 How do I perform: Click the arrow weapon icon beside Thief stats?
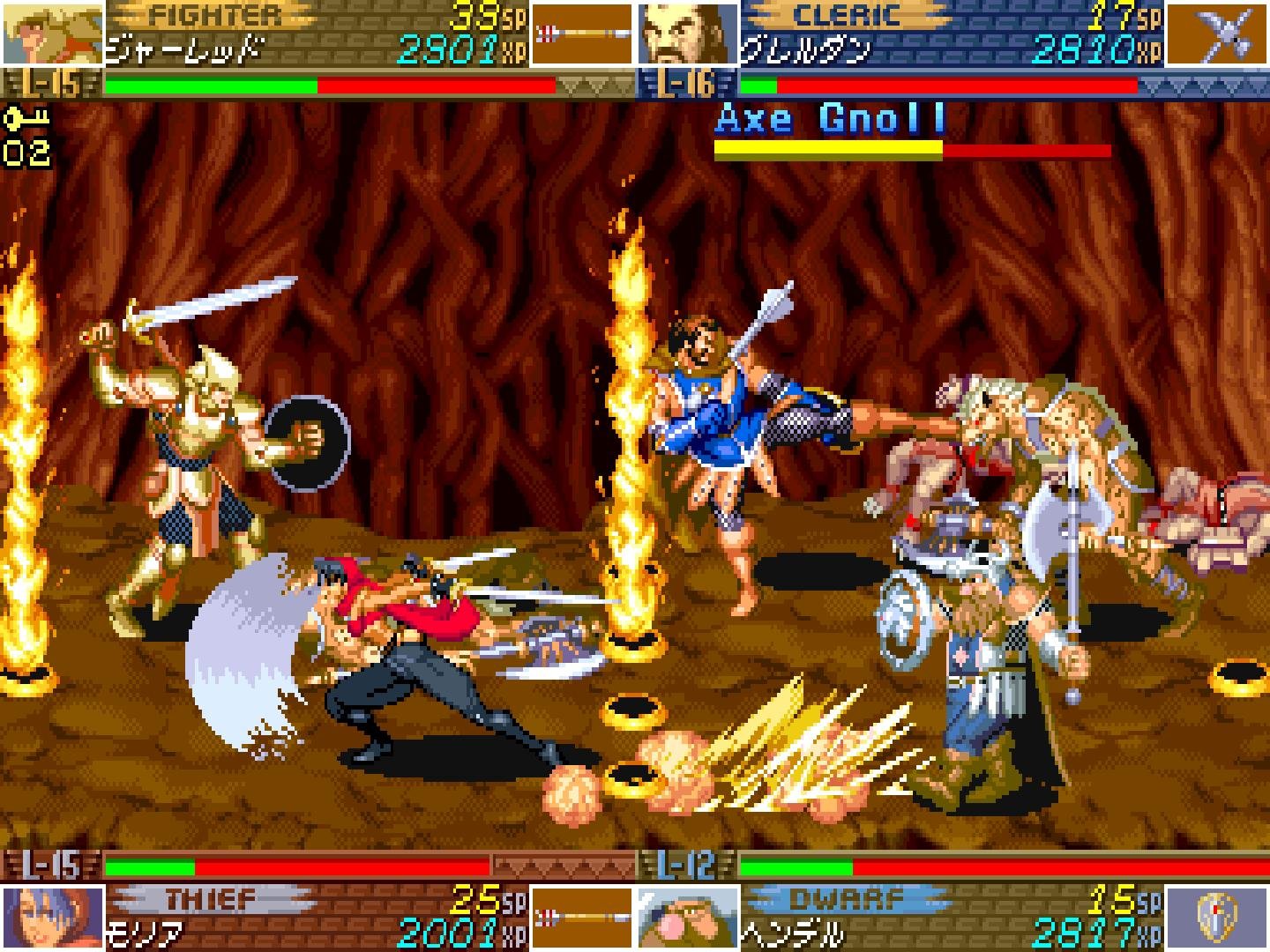(582, 917)
